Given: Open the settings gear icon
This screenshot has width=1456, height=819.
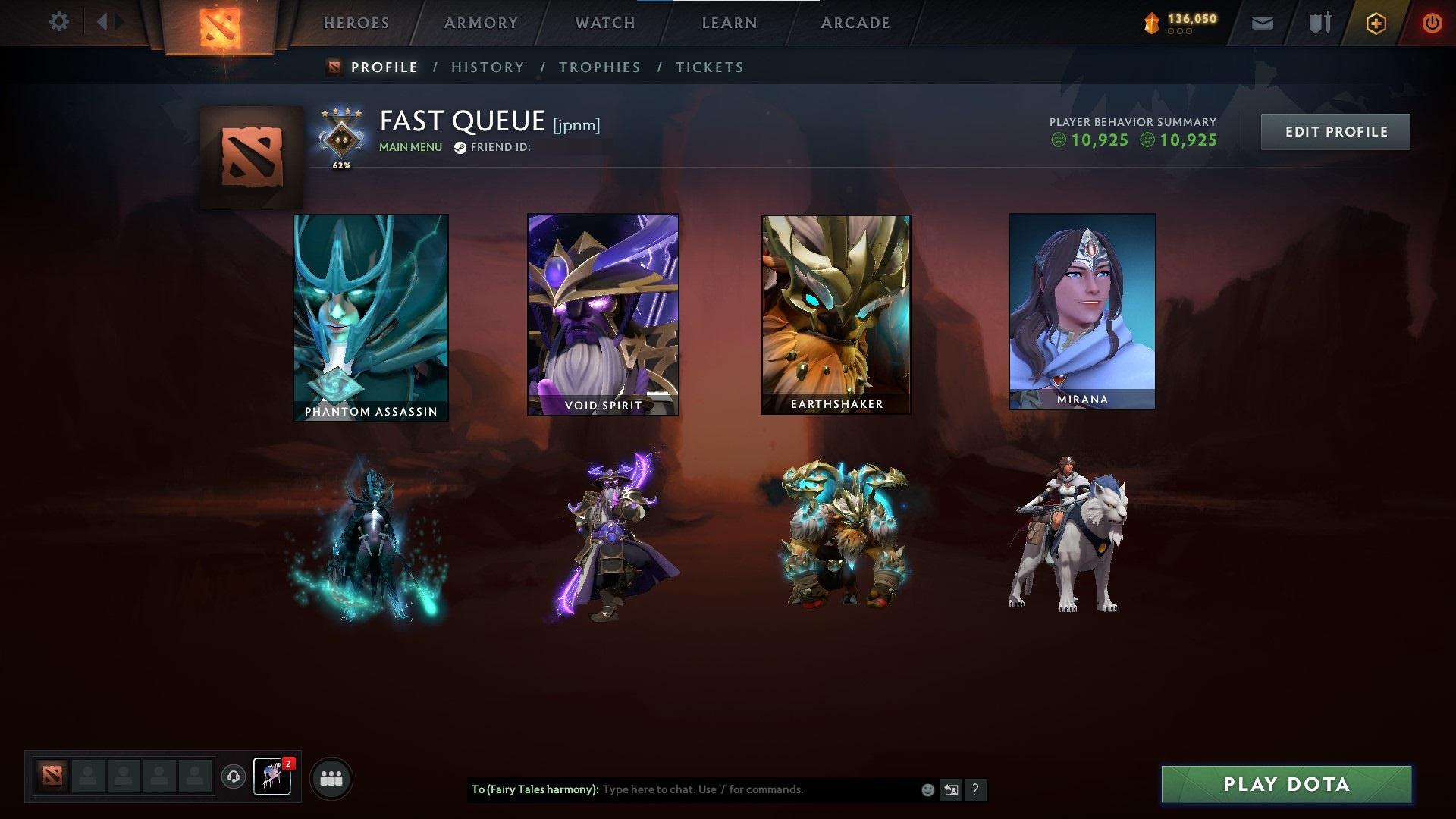Looking at the screenshot, I should pos(59,22).
